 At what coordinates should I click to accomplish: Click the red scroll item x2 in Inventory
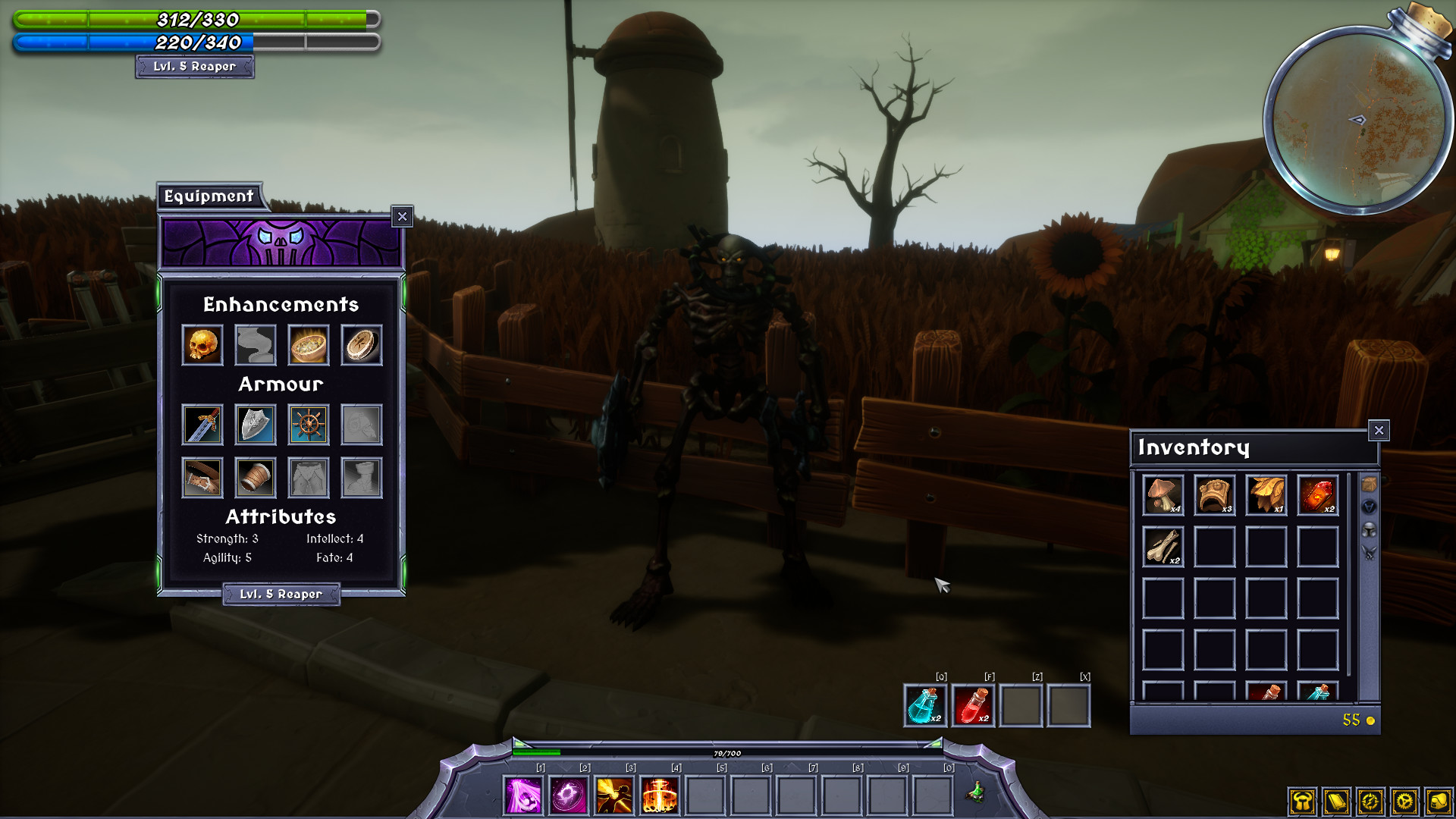click(x=1317, y=494)
